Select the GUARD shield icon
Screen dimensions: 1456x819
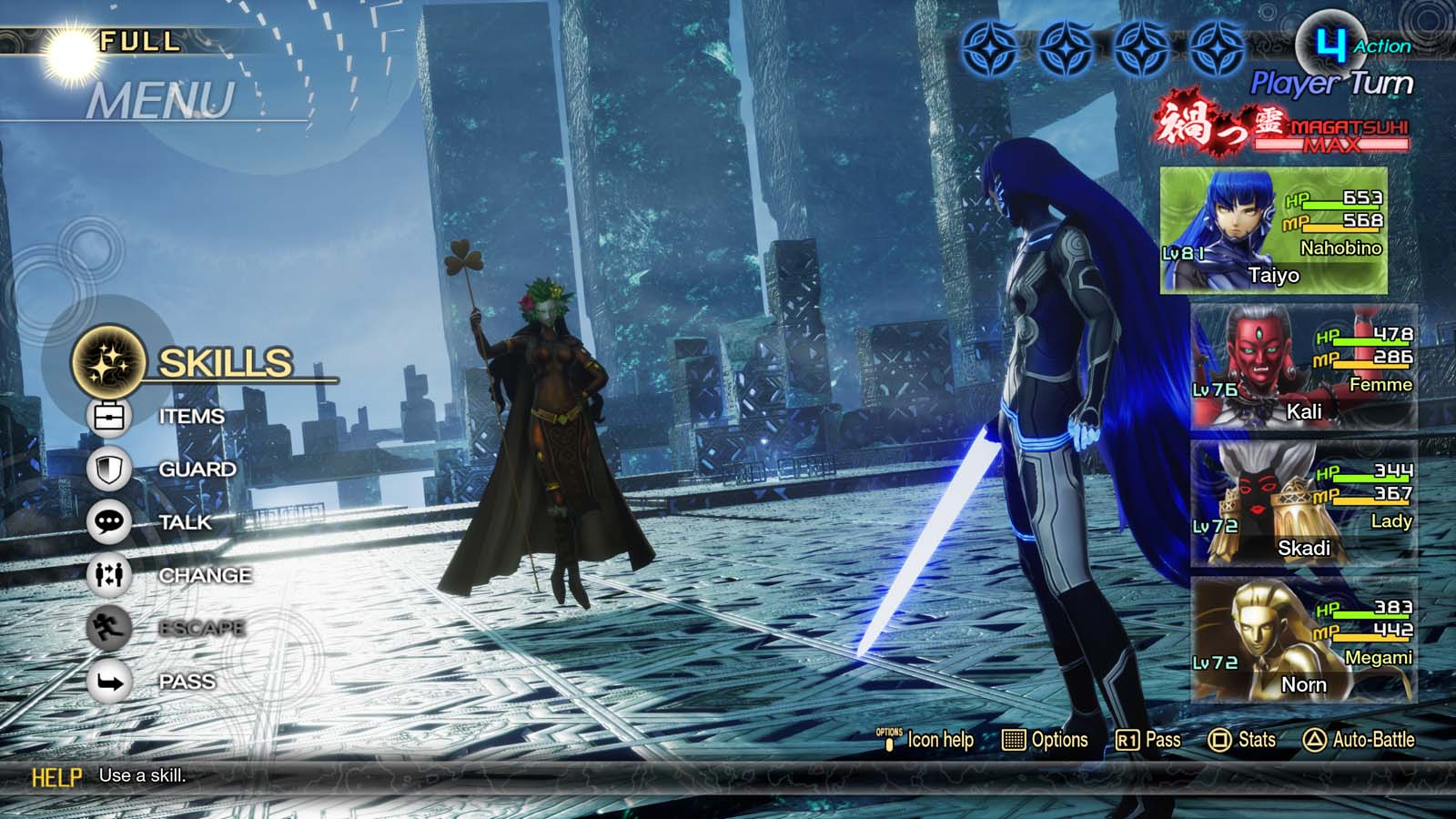point(108,468)
